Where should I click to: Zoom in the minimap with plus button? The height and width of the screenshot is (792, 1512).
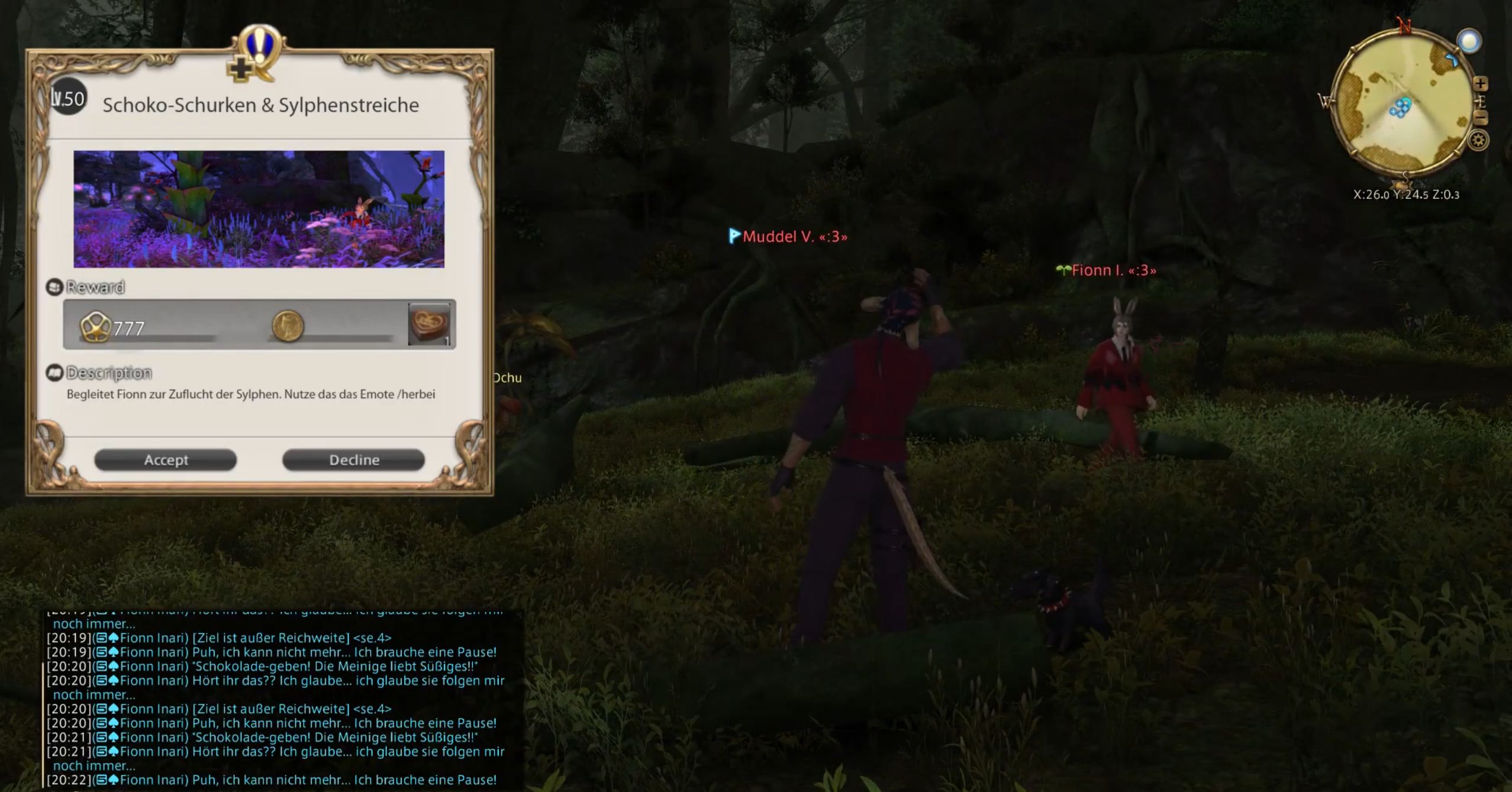coord(1481,83)
